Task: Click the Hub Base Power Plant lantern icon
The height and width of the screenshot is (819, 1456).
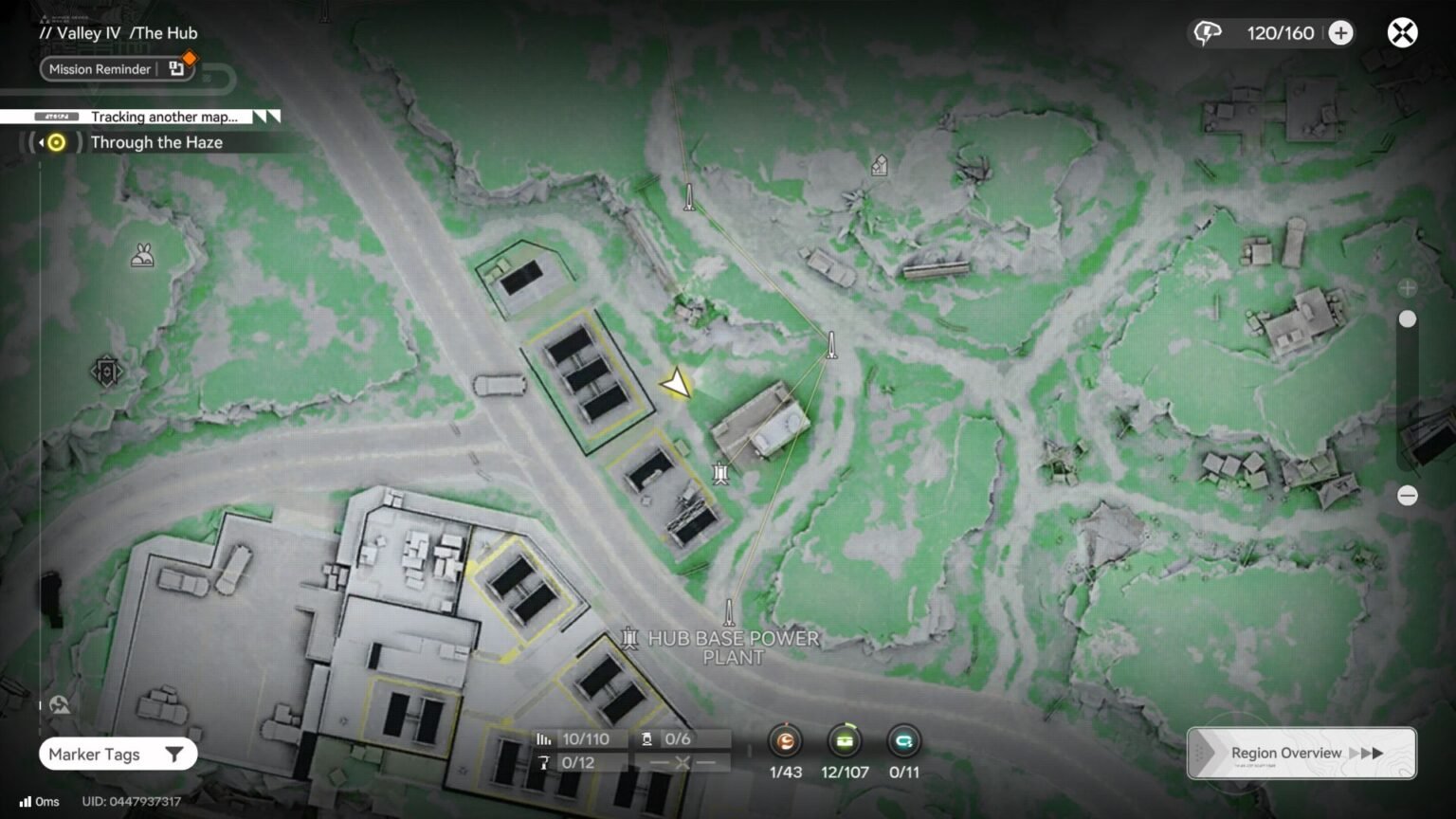Action: pyautogui.click(x=628, y=639)
